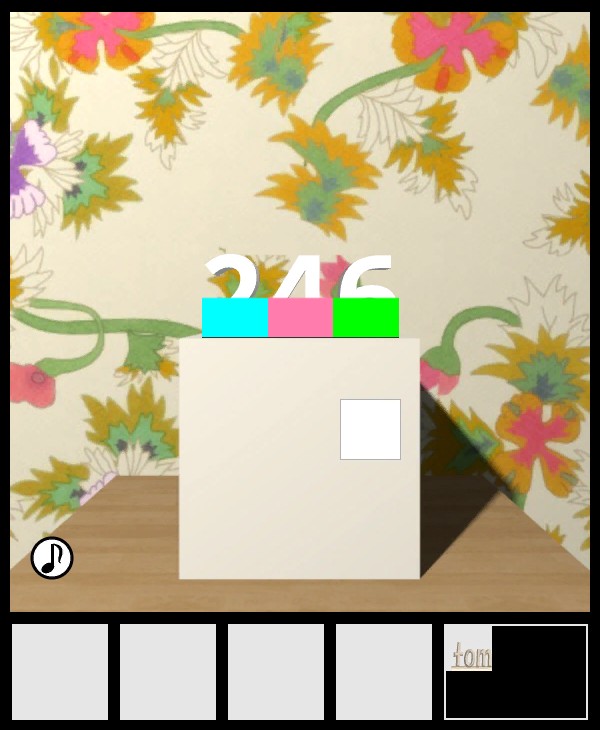Click the green color block on the box
Viewport: 600px width, 730px height.
[366, 317]
